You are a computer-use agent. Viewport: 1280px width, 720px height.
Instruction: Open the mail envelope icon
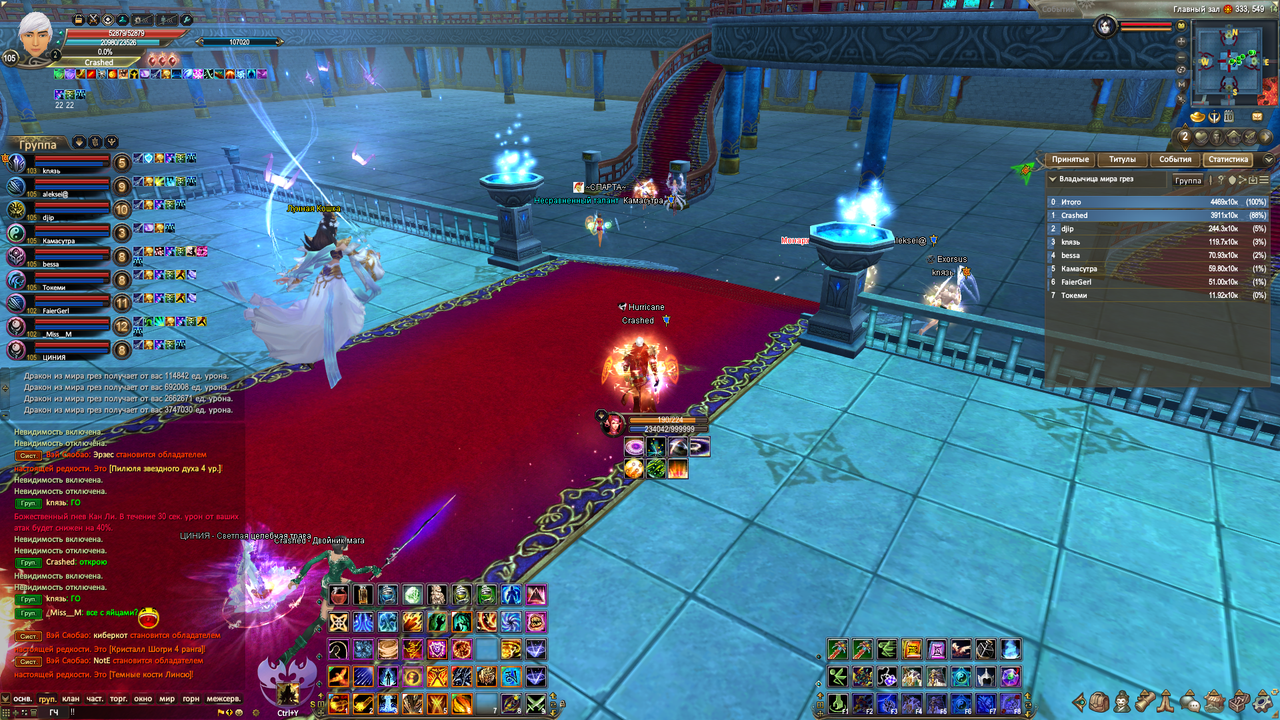coord(1257,117)
